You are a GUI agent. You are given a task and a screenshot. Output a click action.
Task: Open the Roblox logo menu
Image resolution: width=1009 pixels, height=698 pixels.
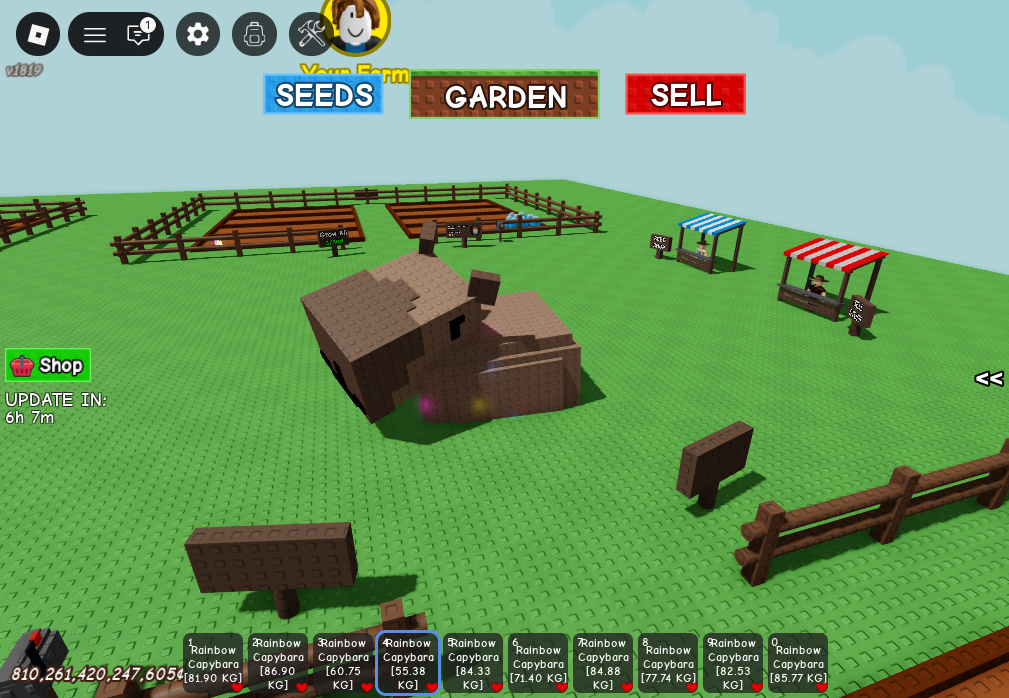click(x=38, y=34)
